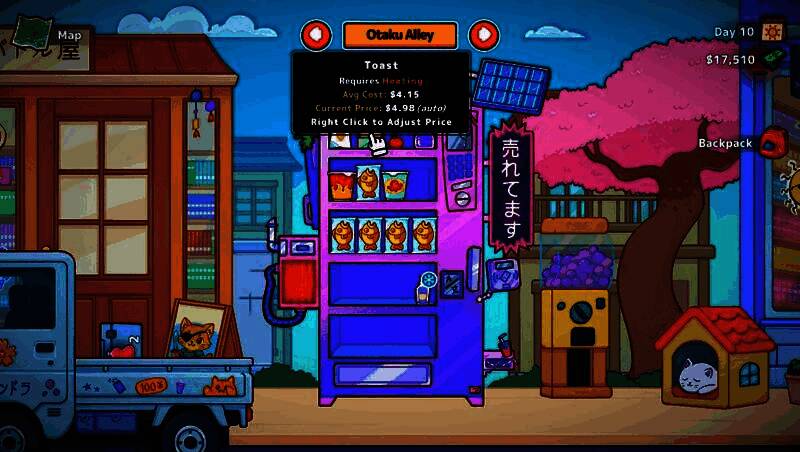Click the sun icon beside Day 10

tap(773, 32)
